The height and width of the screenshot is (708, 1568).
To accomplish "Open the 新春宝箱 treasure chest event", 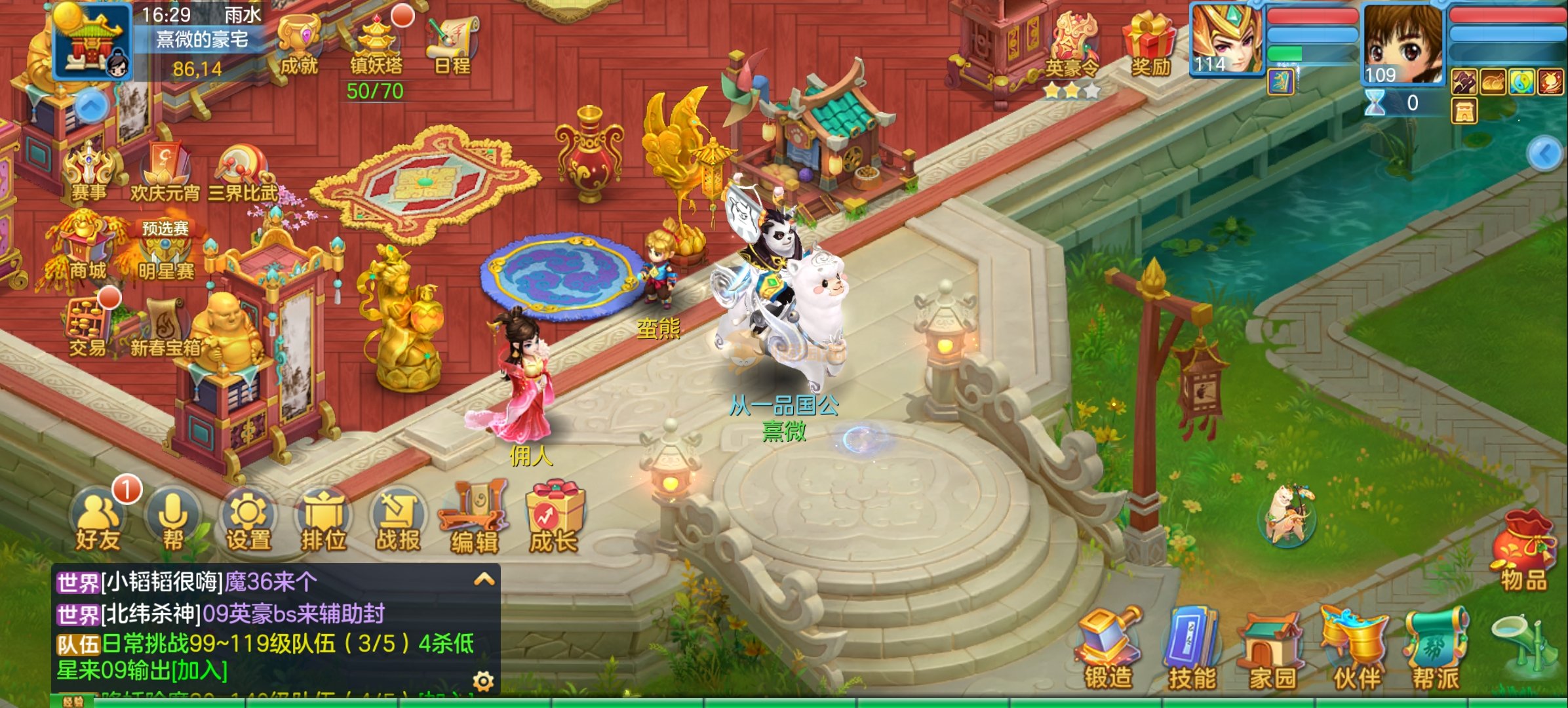I will coord(165,328).
